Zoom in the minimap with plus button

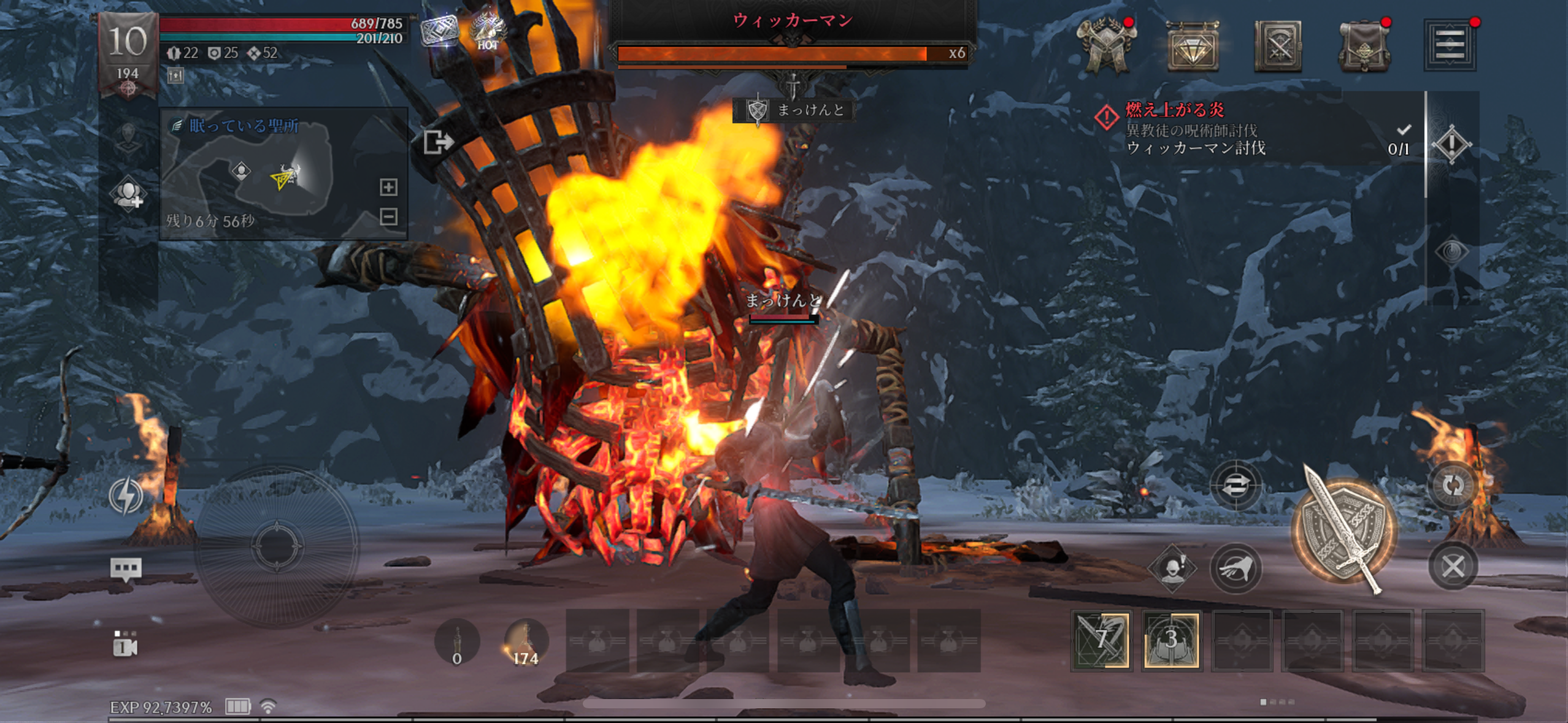388,187
